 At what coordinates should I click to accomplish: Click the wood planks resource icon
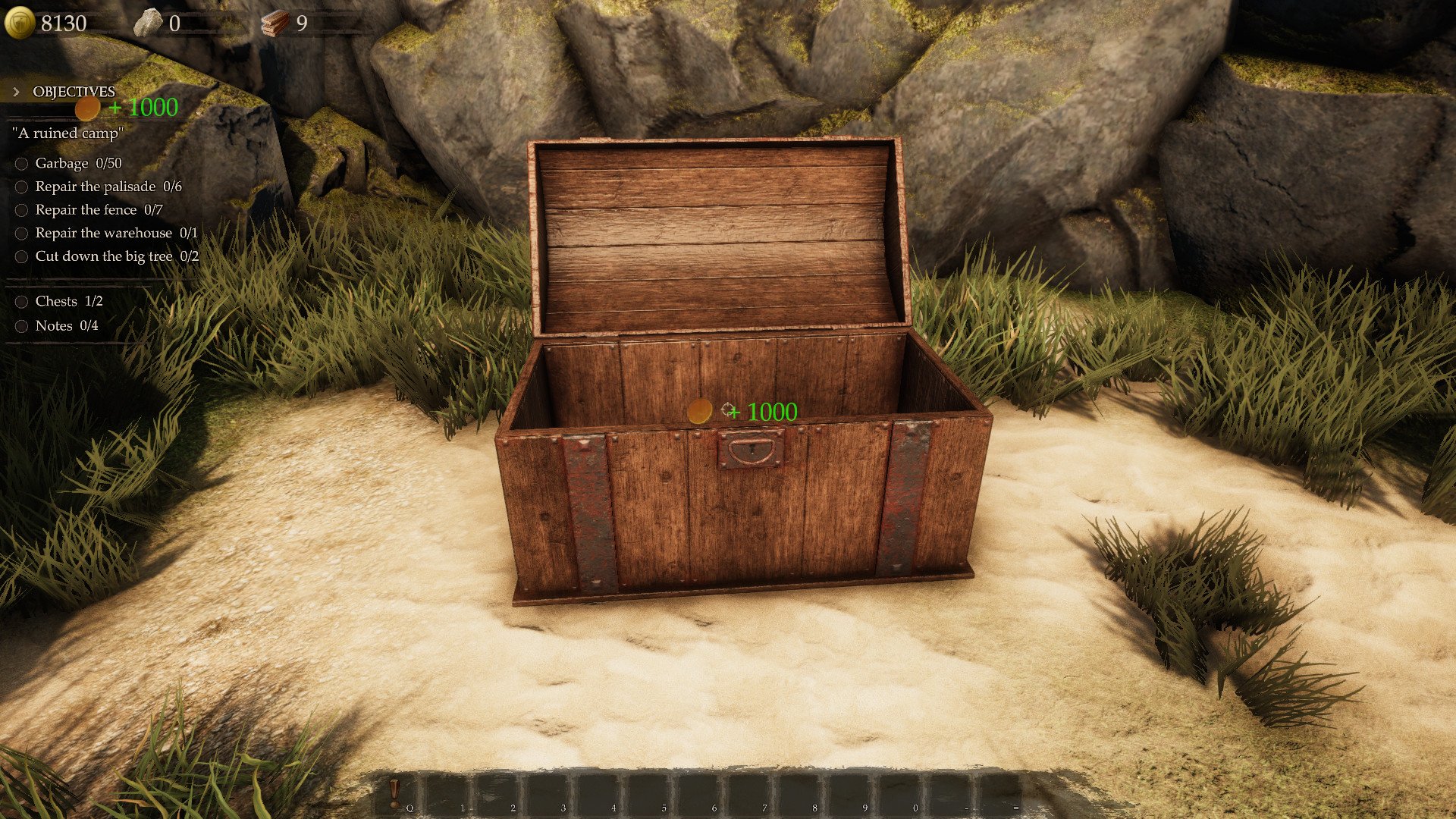(275, 24)
